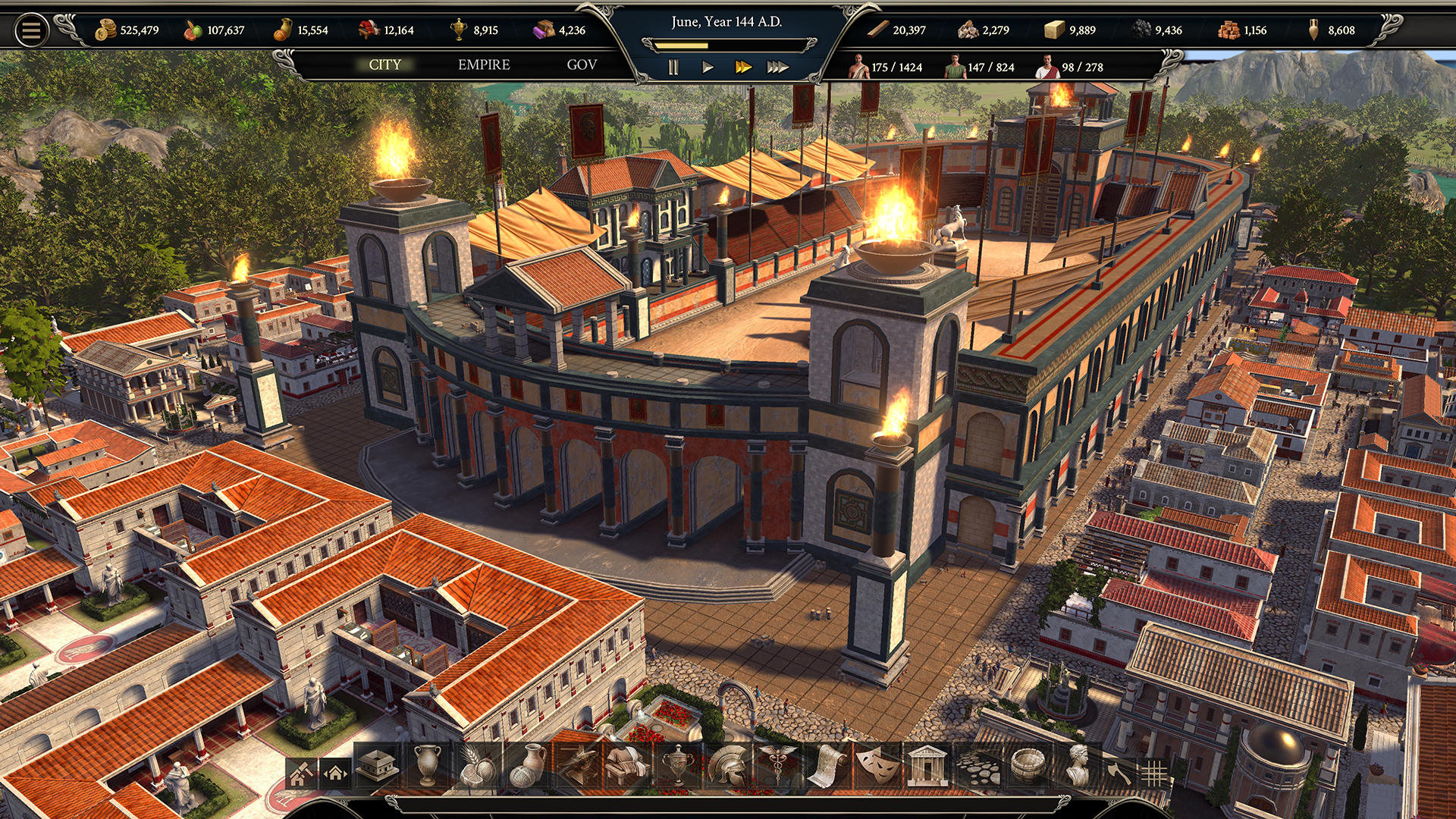Open the hamburger main menu
This screenshot has width=1456, height=819.
point(30,29)
